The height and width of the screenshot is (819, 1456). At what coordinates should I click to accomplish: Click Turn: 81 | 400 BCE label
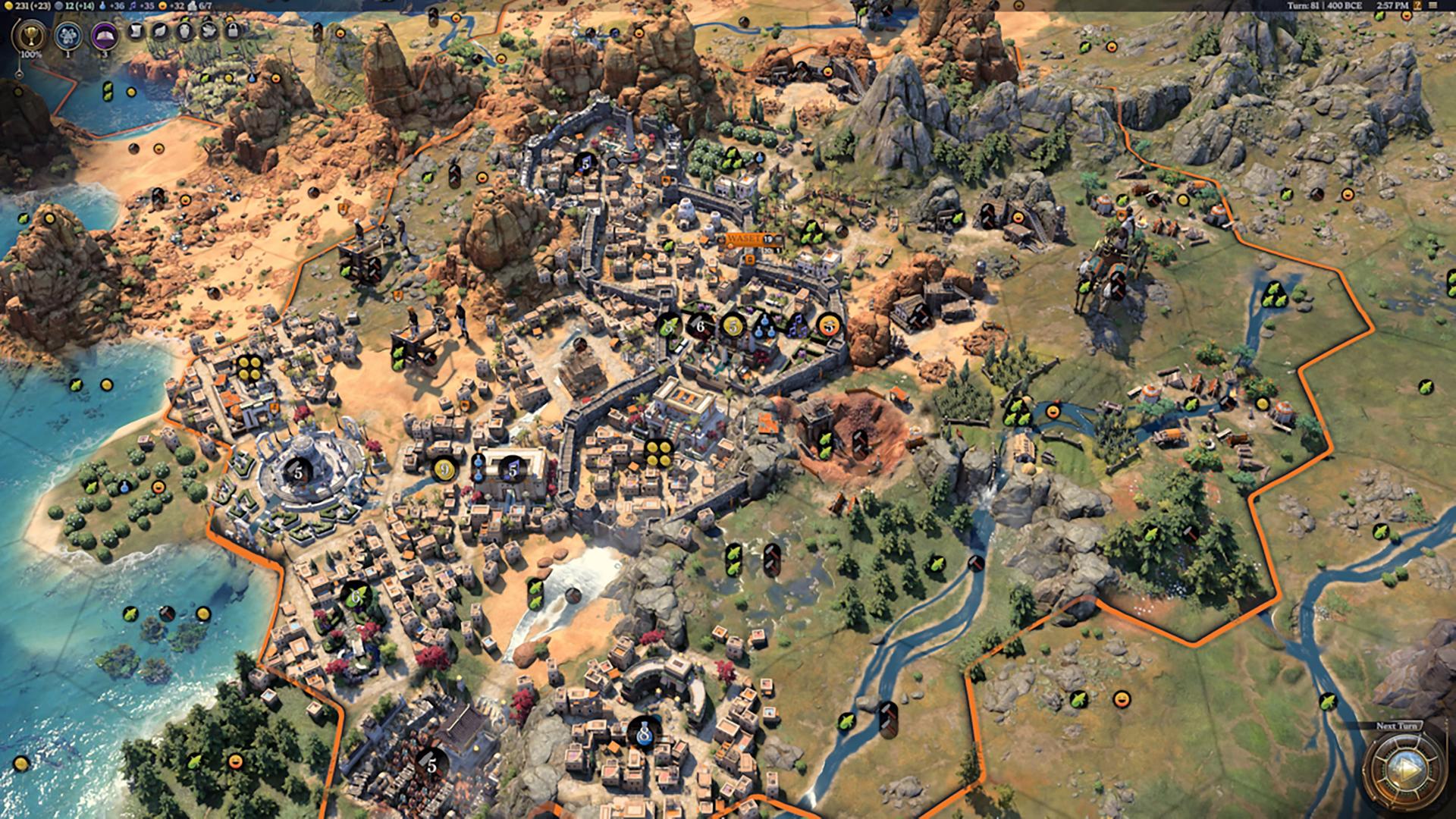click(x=1326, y=6)
